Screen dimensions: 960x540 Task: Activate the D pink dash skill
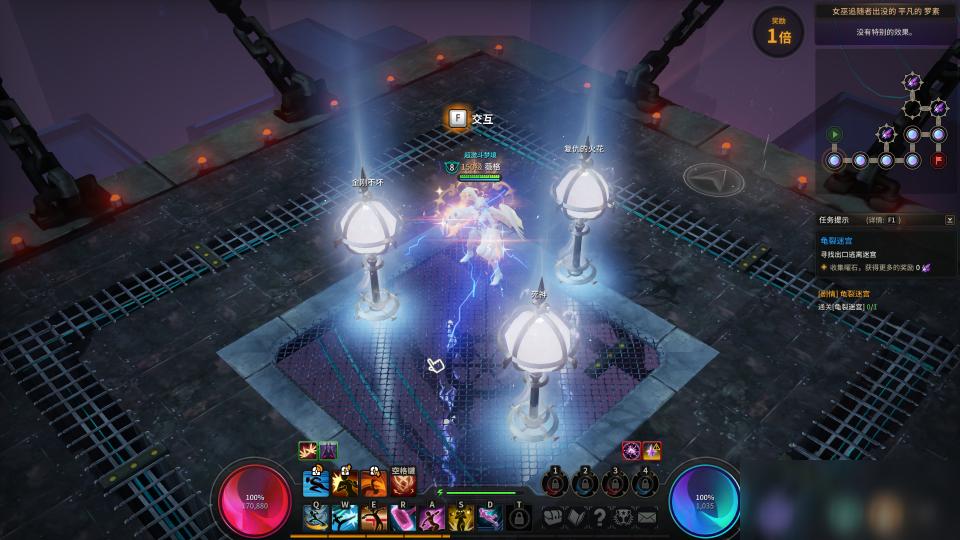click(490, 518)
